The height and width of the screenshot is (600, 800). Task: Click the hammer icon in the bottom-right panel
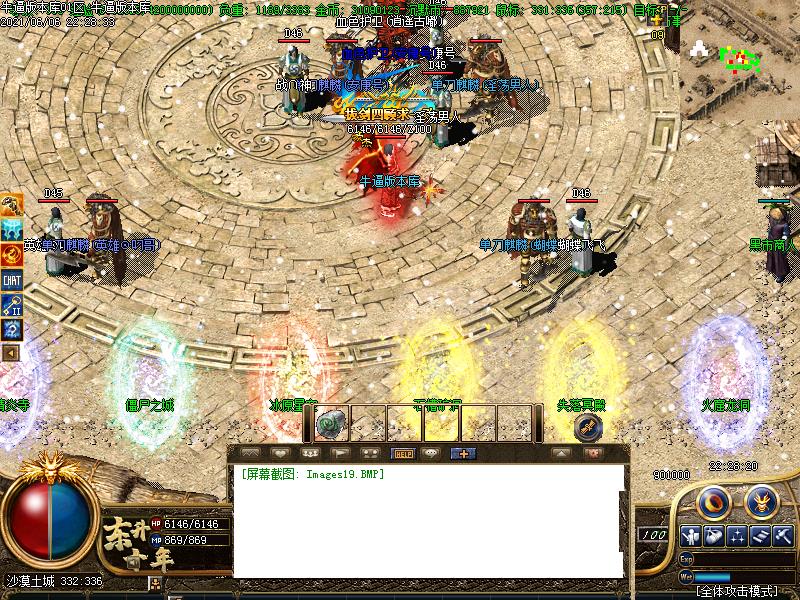pos(782,536)
